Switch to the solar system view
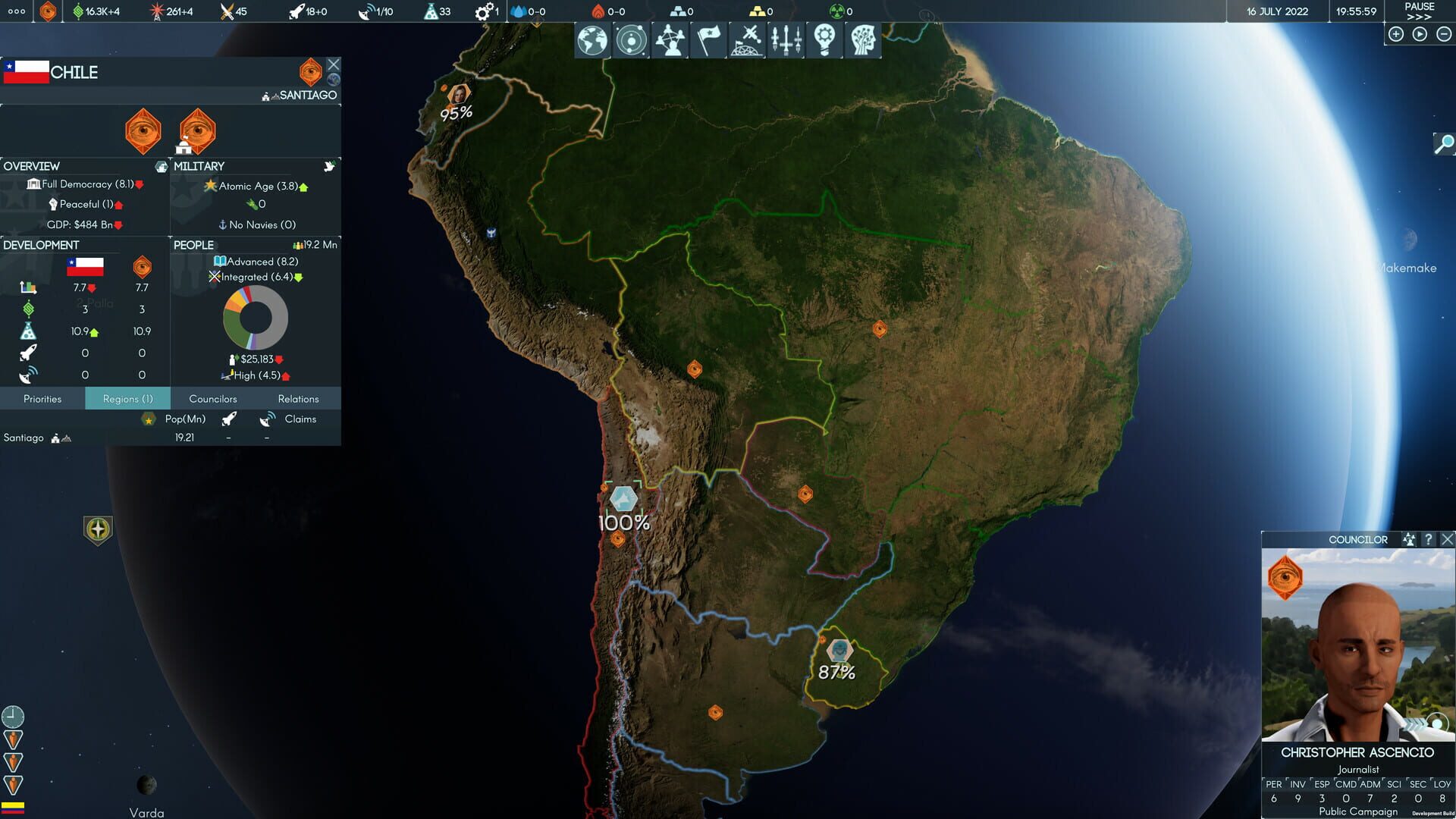Image resolution: width=1456 pixels, height=819 pixels. pos(632,39)
